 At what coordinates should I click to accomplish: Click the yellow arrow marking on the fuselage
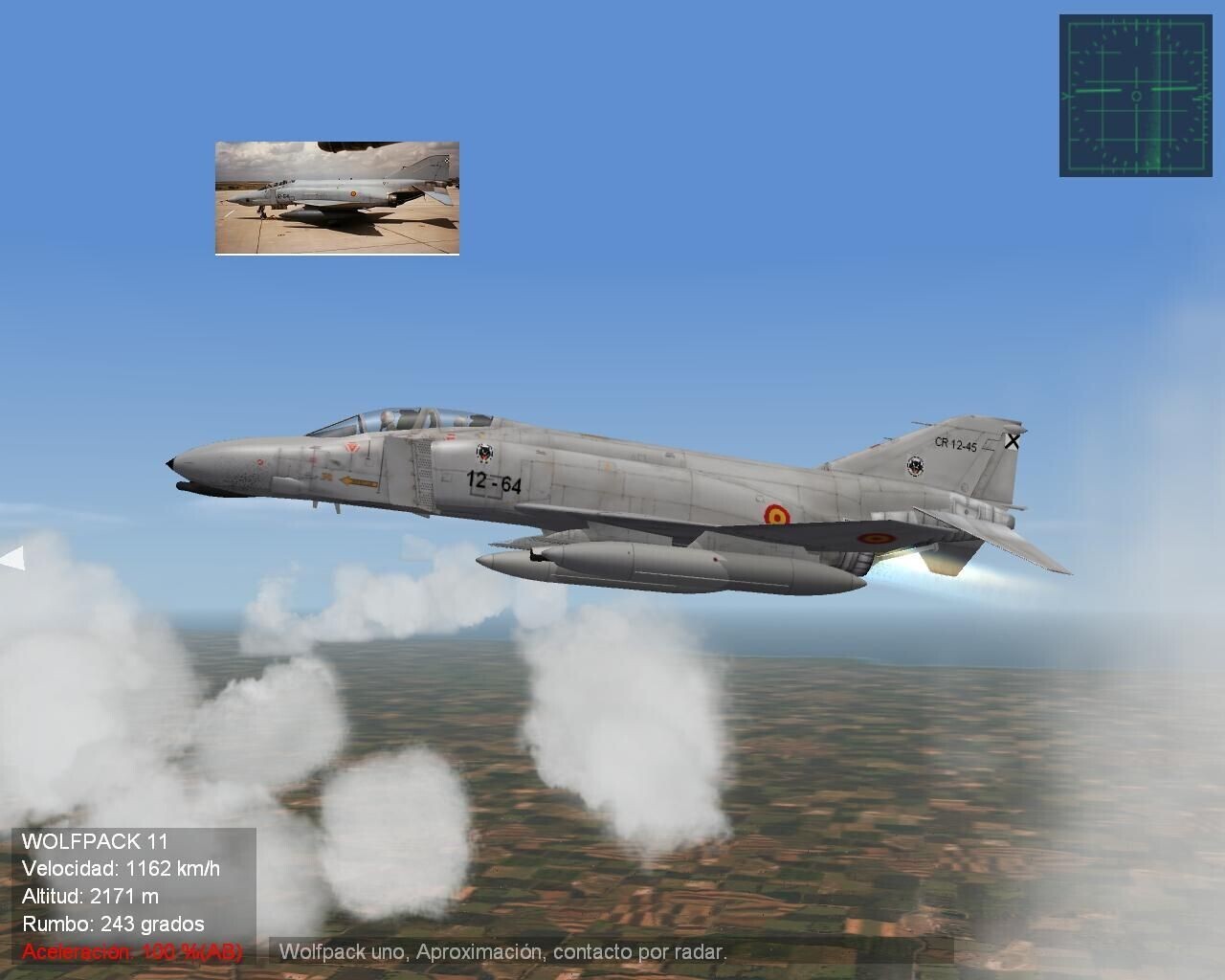(x=356, y=479)
